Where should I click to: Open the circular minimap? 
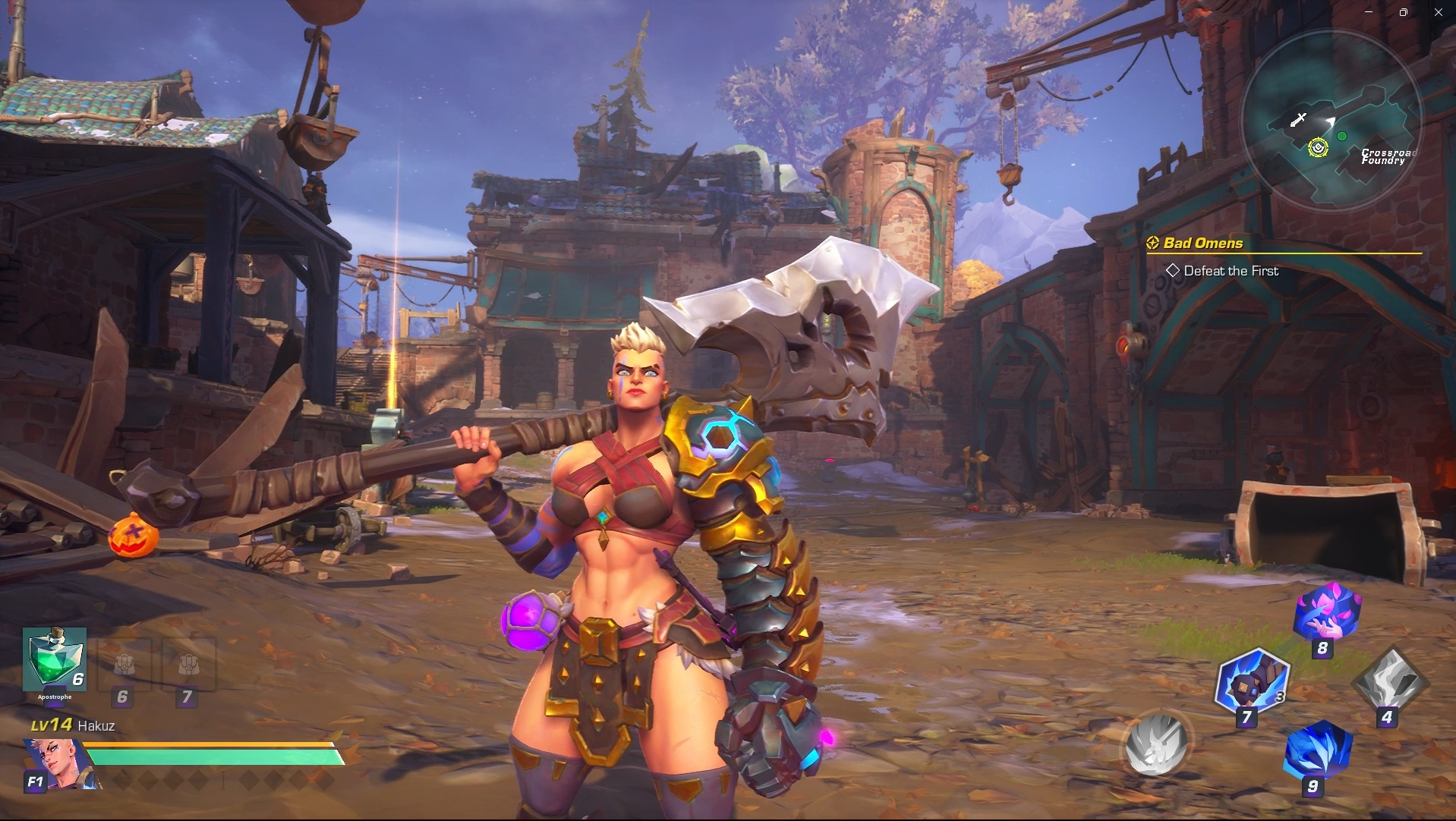pos(1331,119)
